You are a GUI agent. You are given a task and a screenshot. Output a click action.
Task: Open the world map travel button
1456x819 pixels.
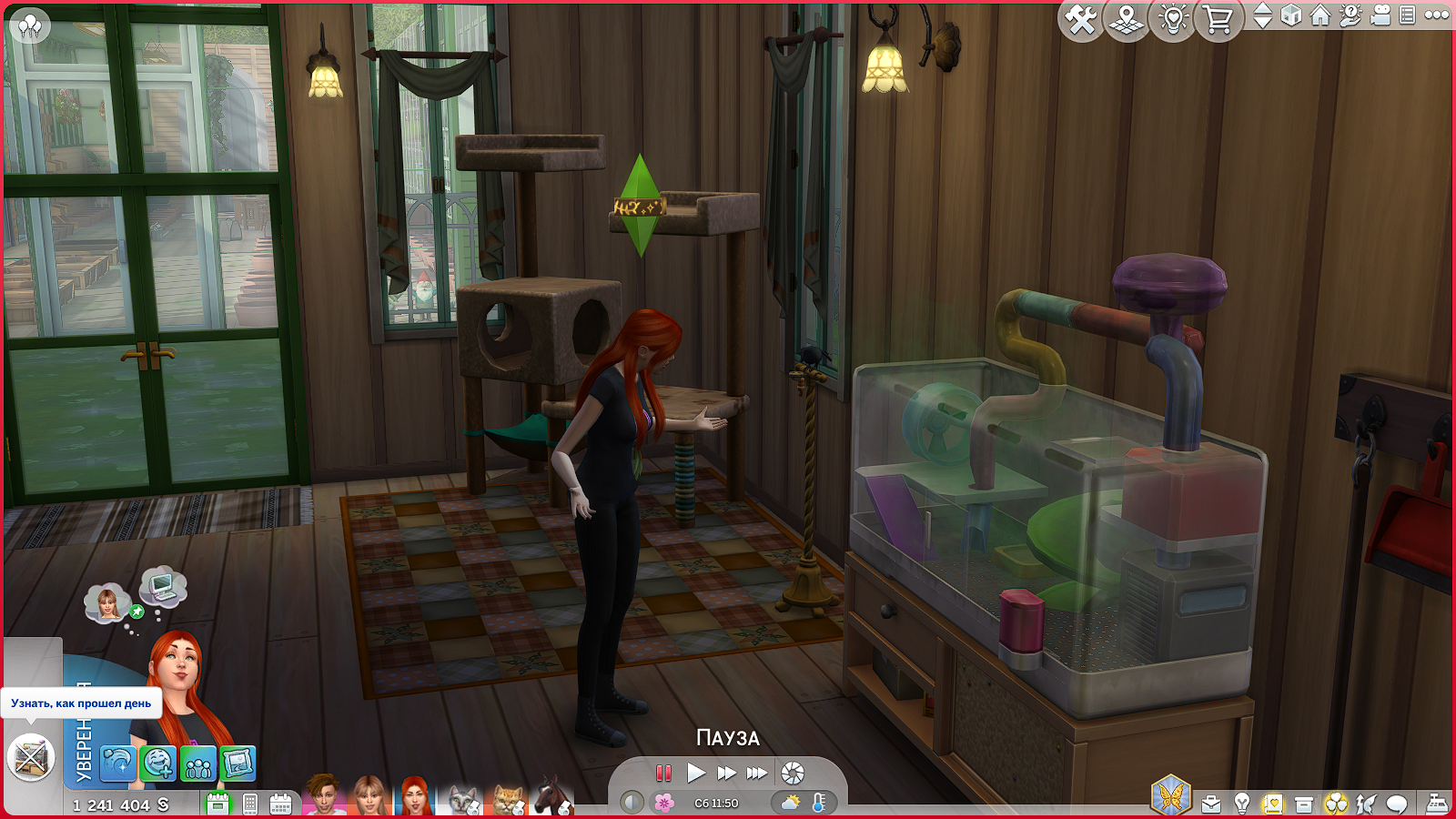pyautogui.click(x=1127, y=19)
